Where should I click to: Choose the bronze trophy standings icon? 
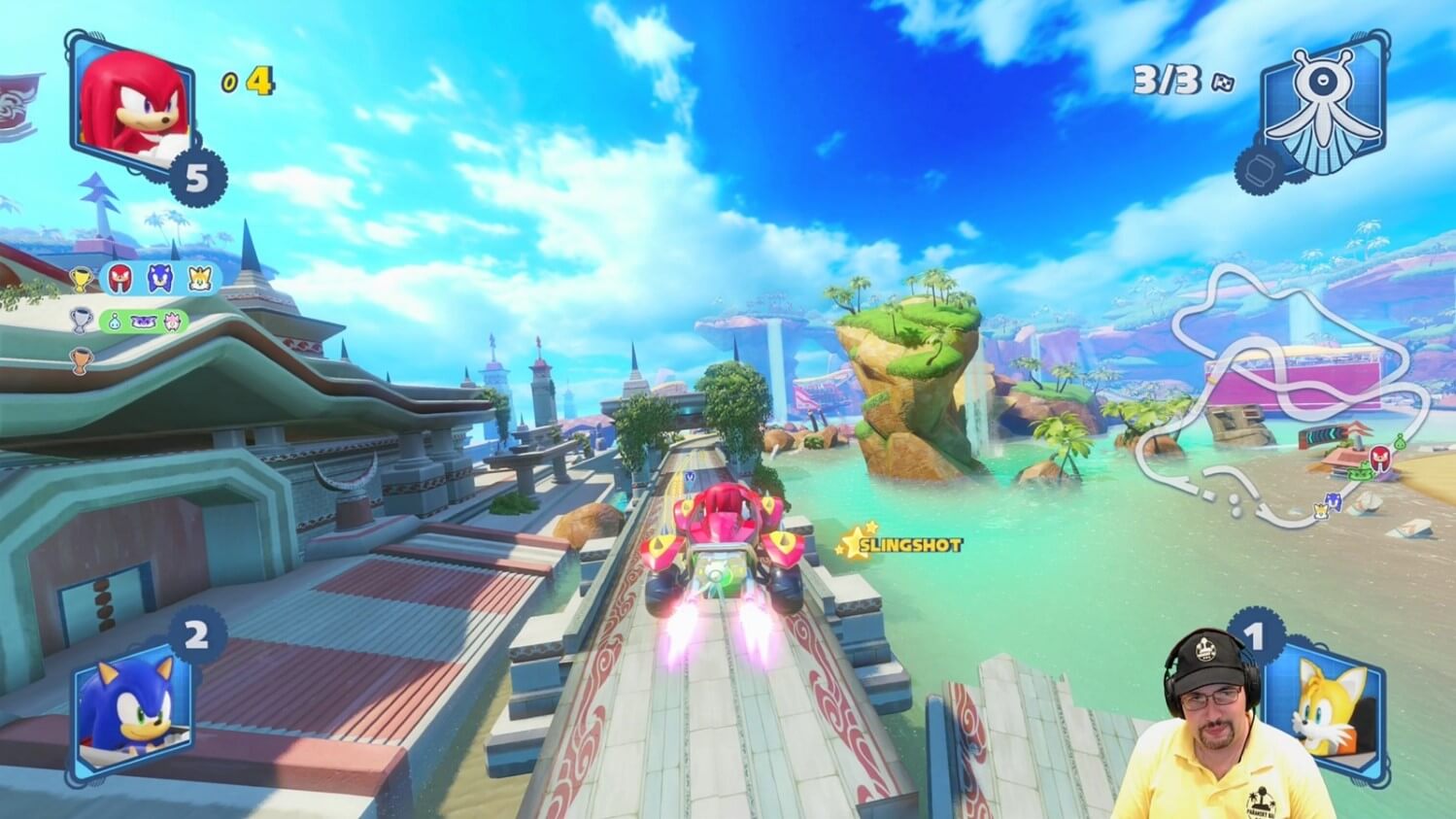point(82,360)
